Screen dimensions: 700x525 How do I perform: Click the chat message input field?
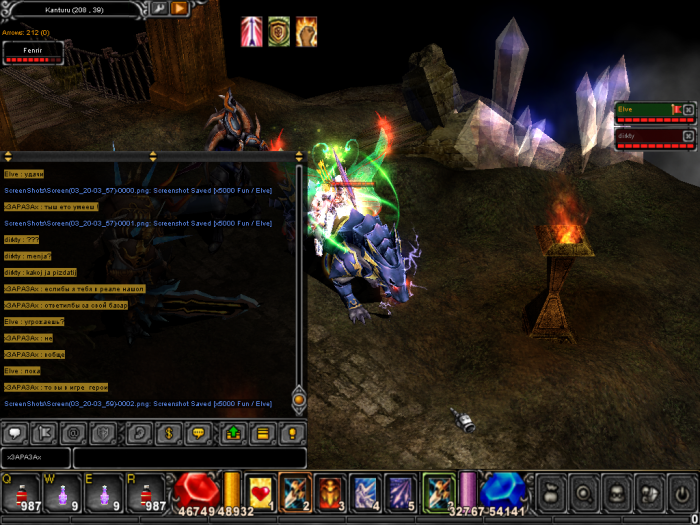click(190, 457)
